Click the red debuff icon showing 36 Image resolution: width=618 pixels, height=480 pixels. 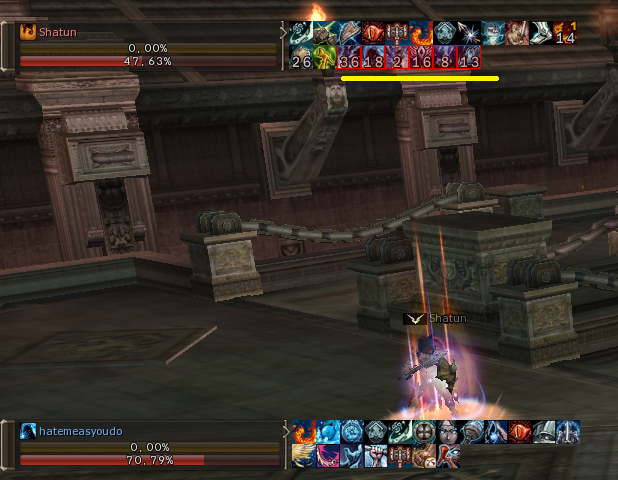pyautogui.click(x=350, y=59)
